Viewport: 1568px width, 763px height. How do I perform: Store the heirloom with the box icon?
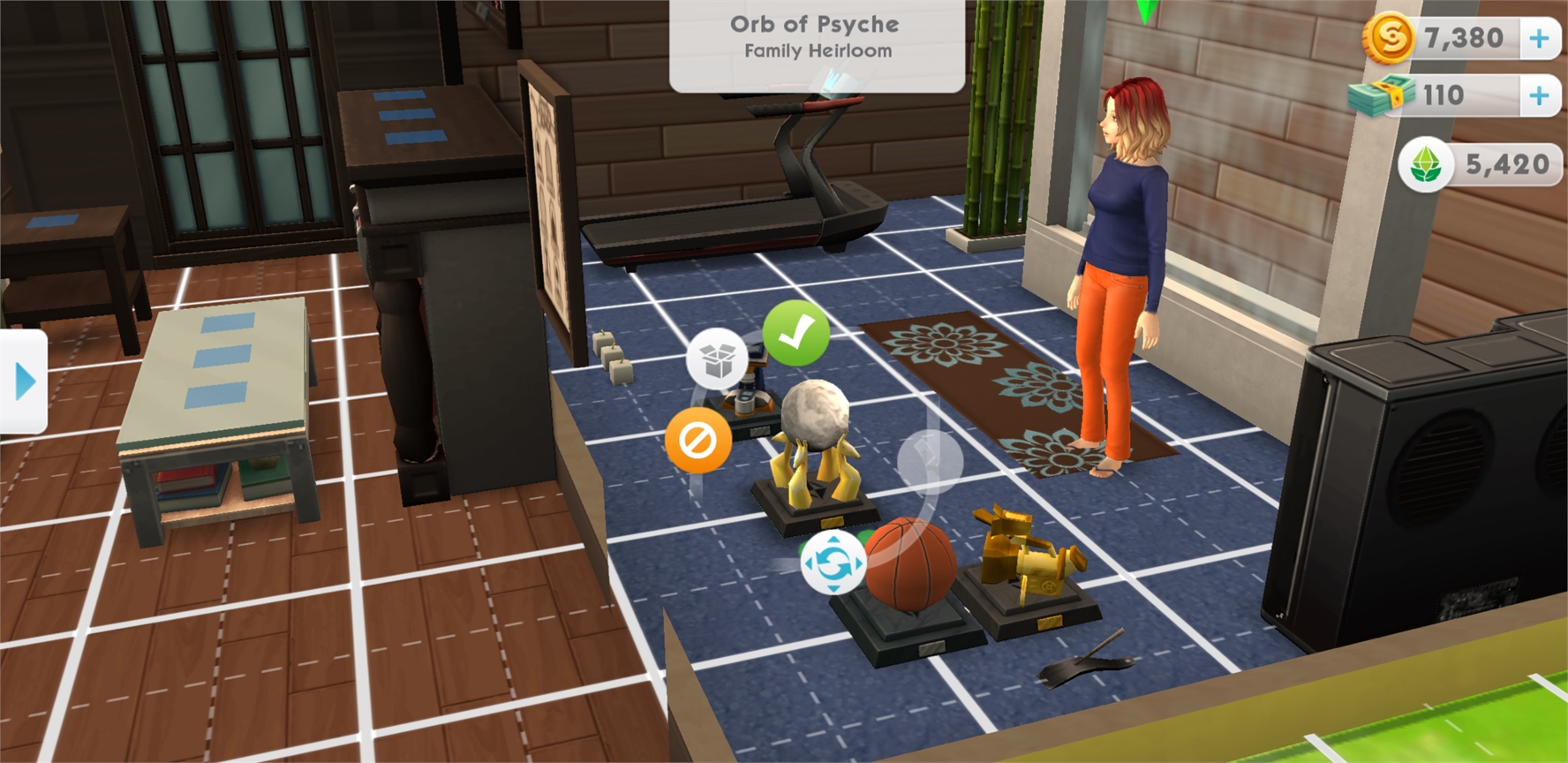[x=718, y=359]
